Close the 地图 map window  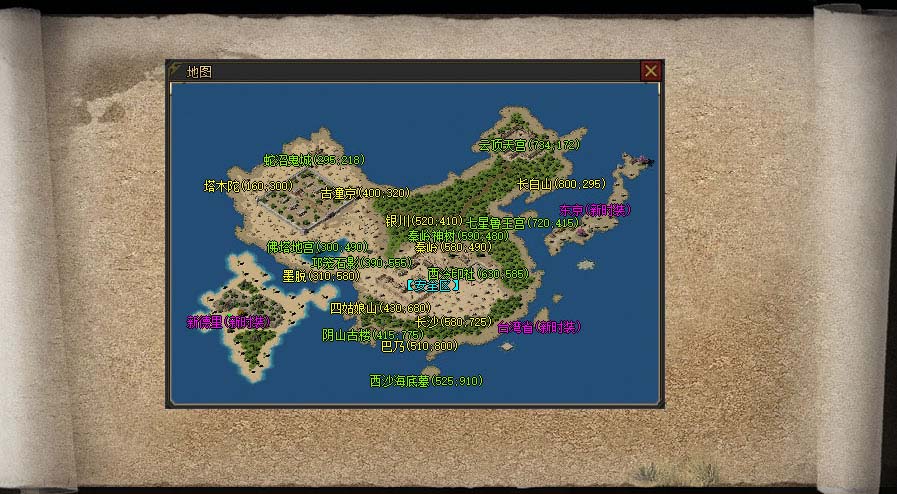click(x=650, y=71)
